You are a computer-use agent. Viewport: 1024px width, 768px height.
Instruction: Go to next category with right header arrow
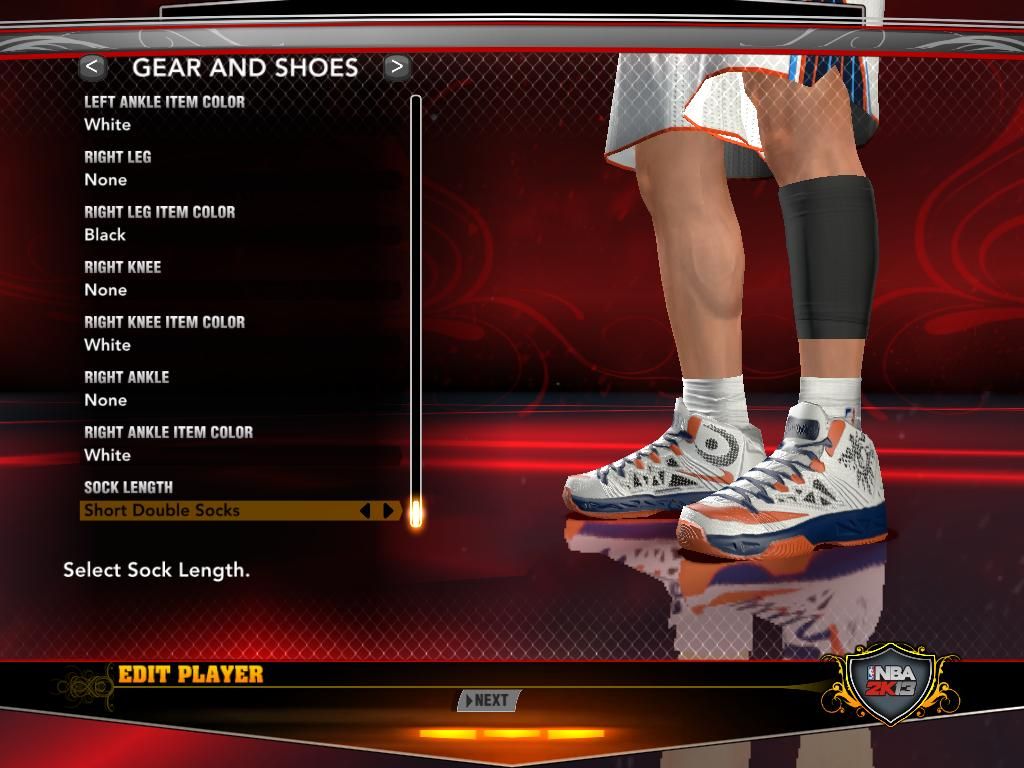point(397,67)
